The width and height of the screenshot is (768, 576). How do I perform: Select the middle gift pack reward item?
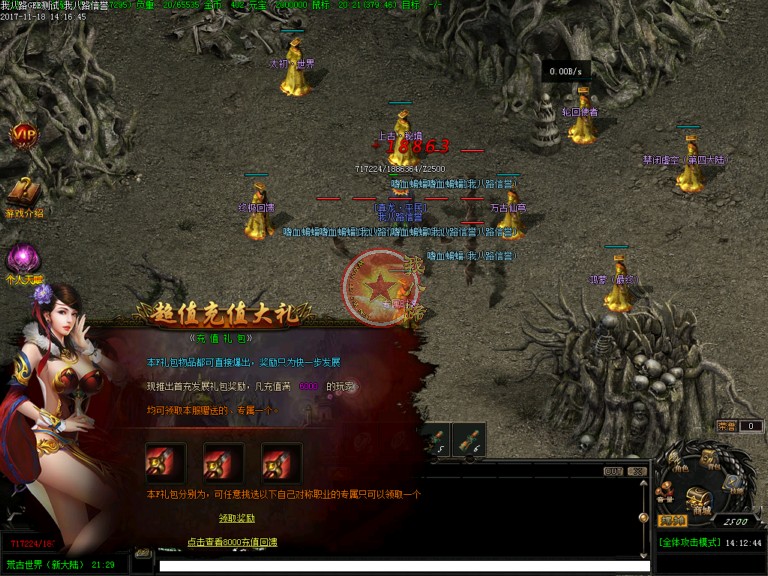click(223, 463)
